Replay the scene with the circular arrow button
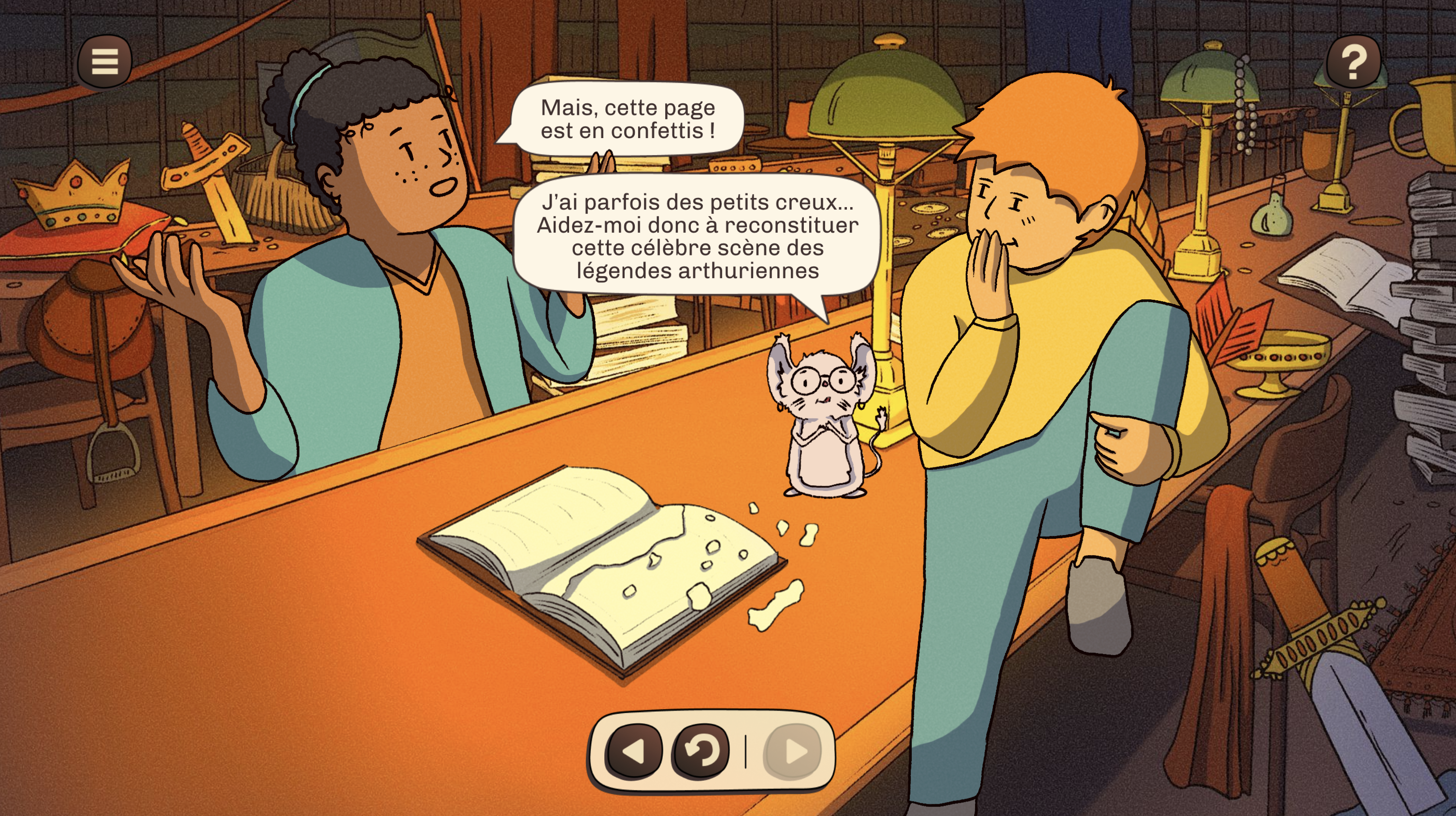 point(700,751)
